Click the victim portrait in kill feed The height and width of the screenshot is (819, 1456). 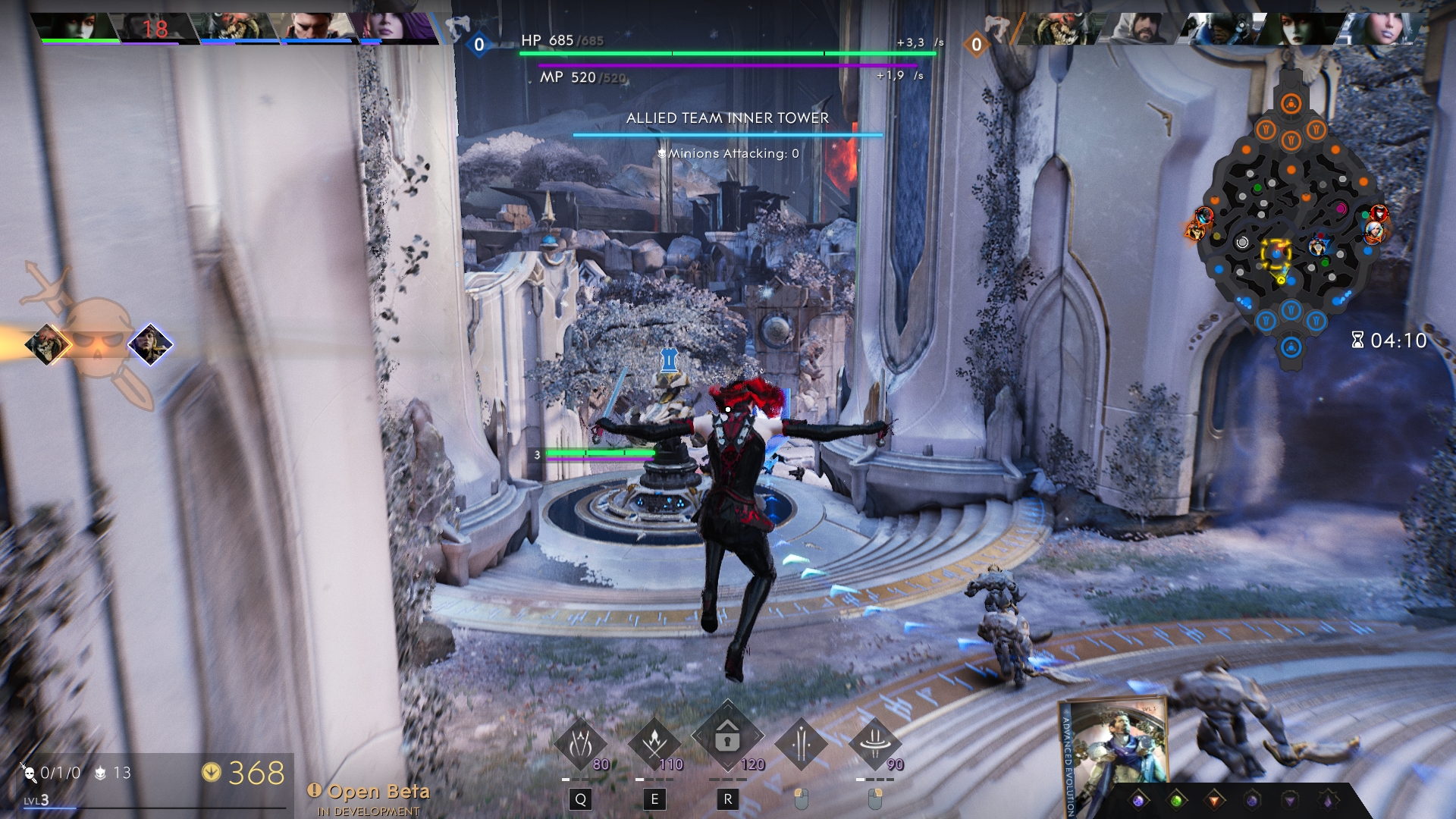150,344
